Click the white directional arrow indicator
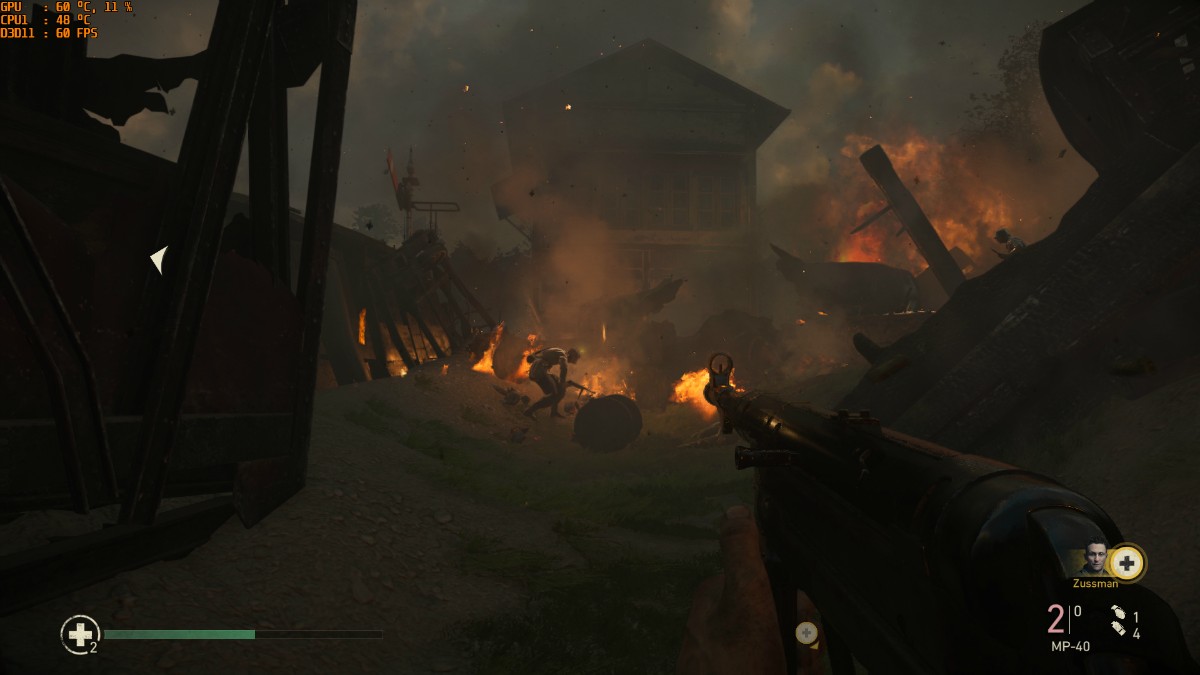 pyautogui.click(x=159, y=259)
